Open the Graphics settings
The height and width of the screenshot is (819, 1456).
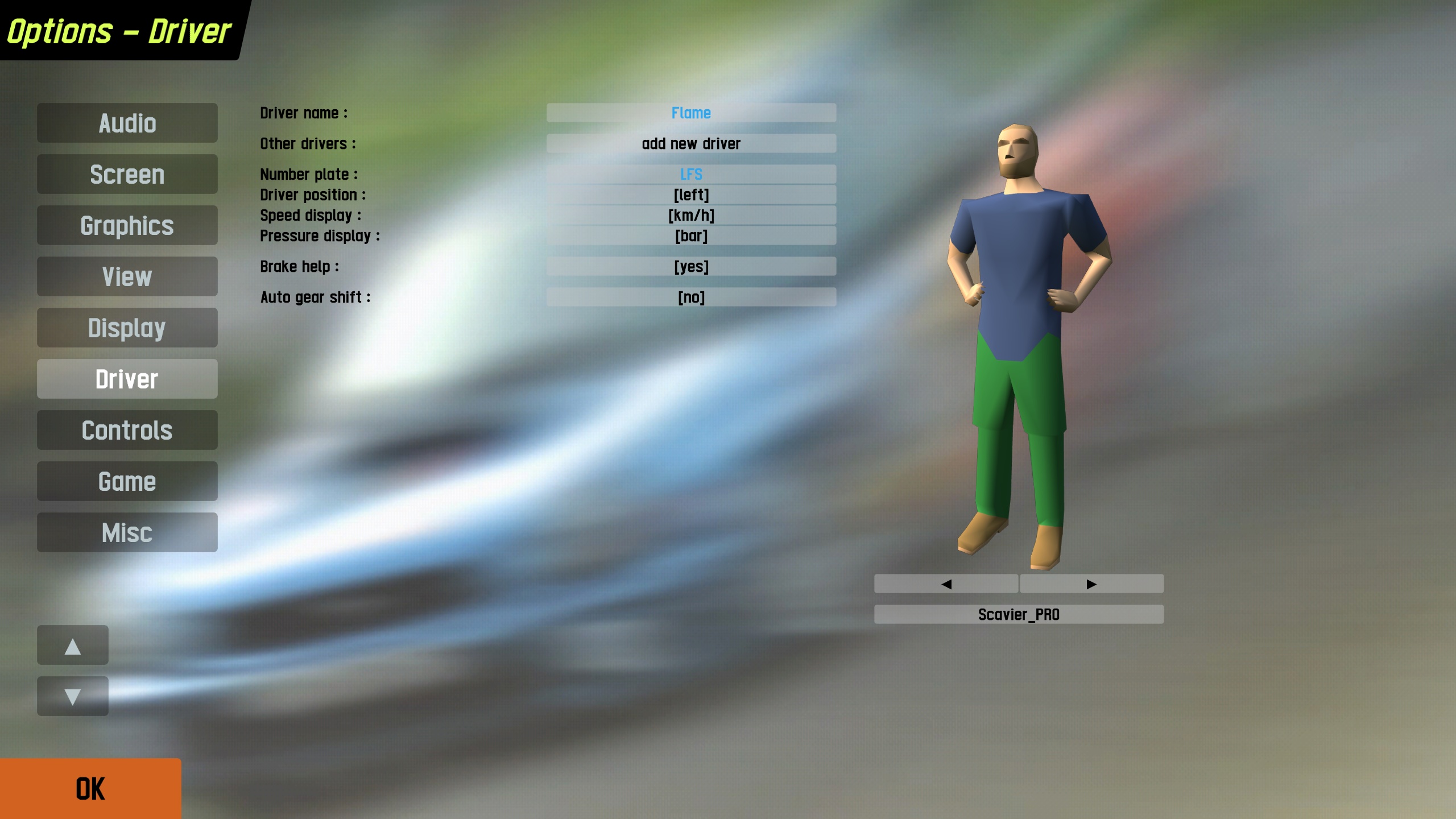tap(127, 225)
